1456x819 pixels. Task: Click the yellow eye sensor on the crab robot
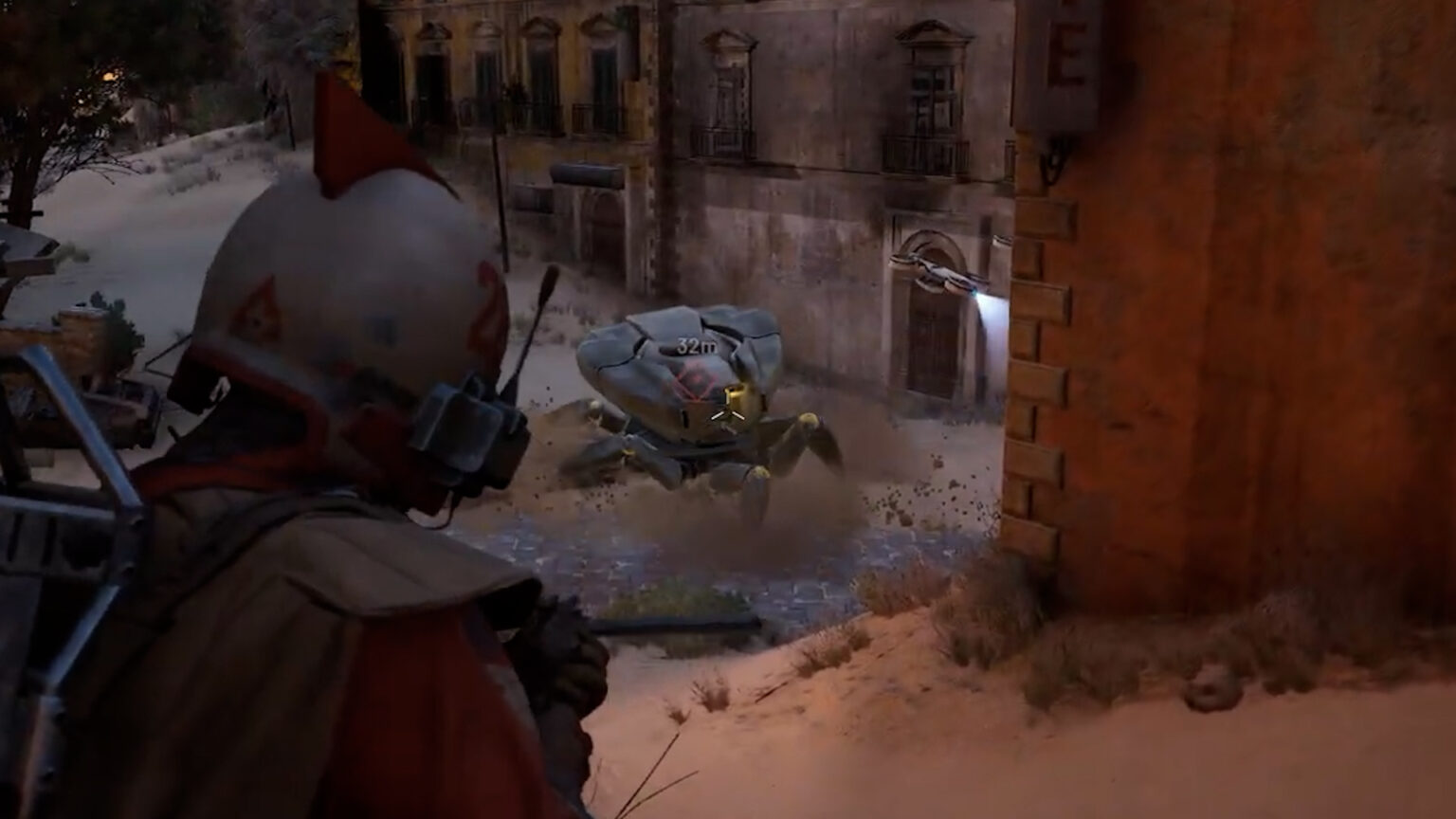tap(737, 395)
